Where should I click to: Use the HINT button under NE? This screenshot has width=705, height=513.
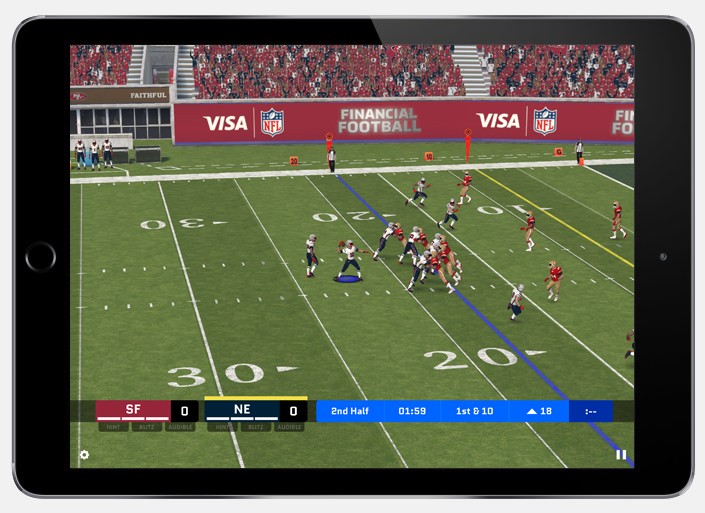pos(222,427)
